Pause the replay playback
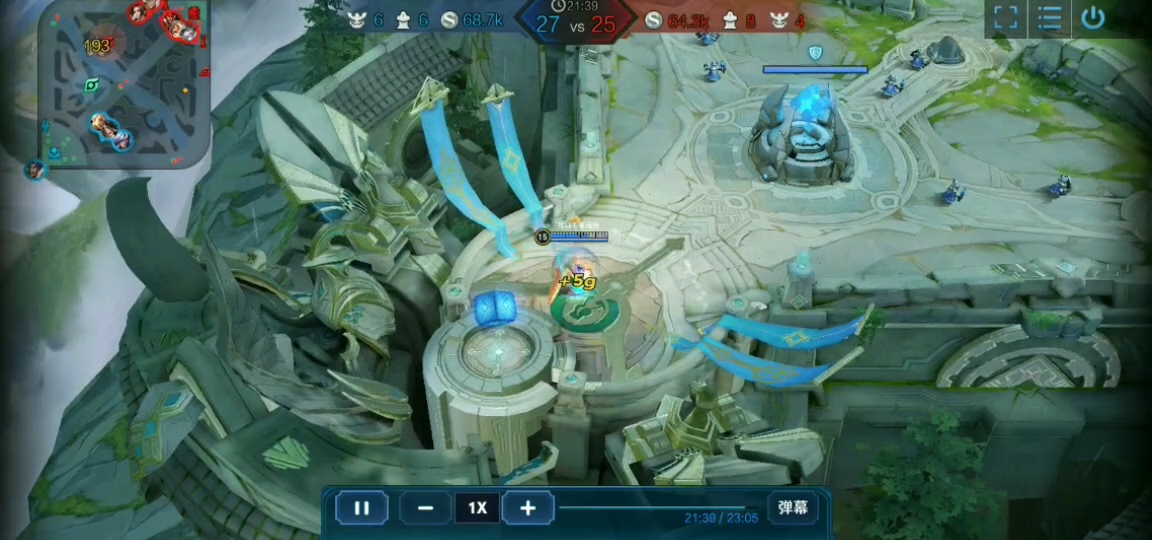The image size is (1152, 540). [x=362, y=508]
